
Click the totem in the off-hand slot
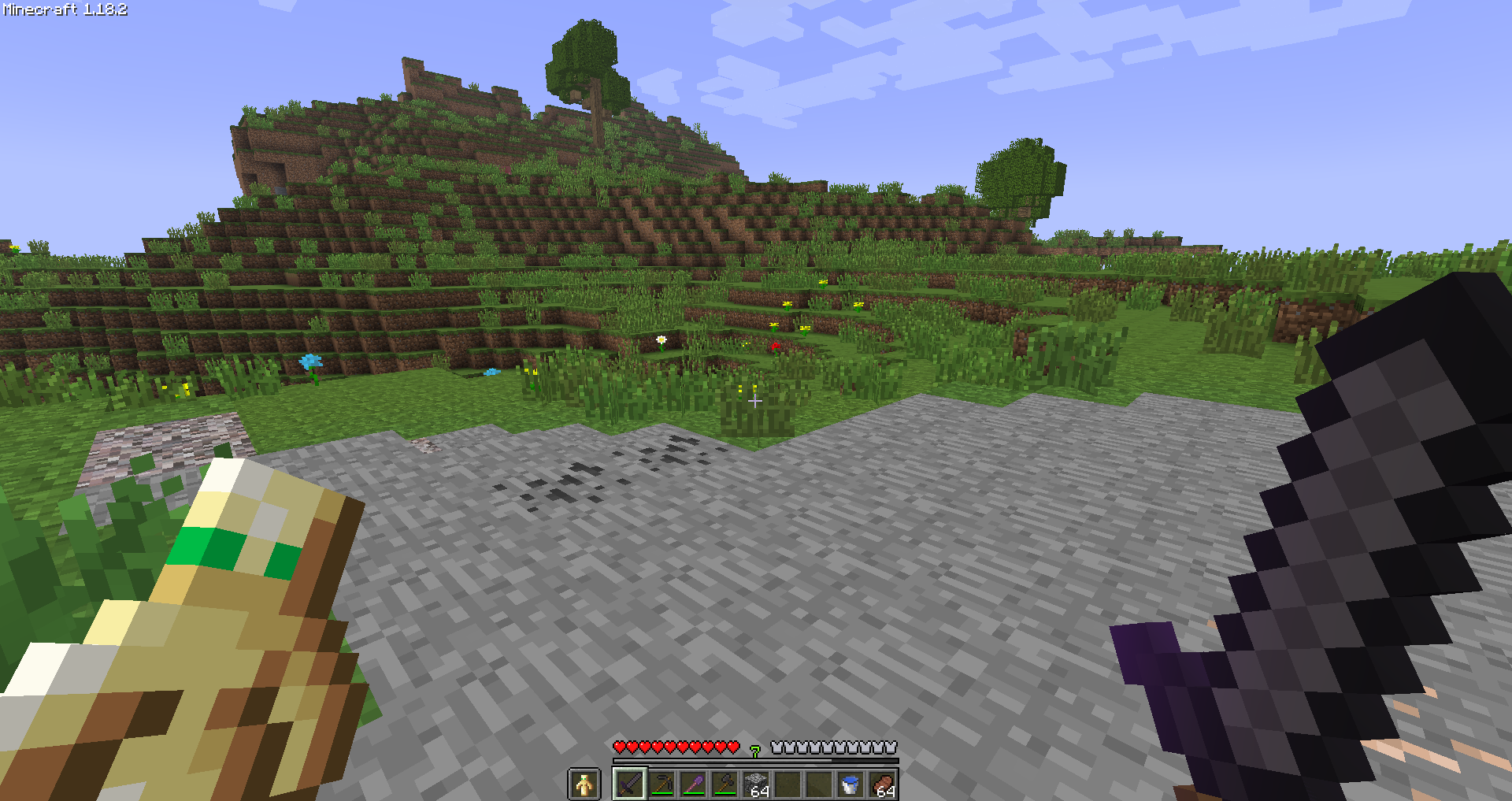[585, 784]
